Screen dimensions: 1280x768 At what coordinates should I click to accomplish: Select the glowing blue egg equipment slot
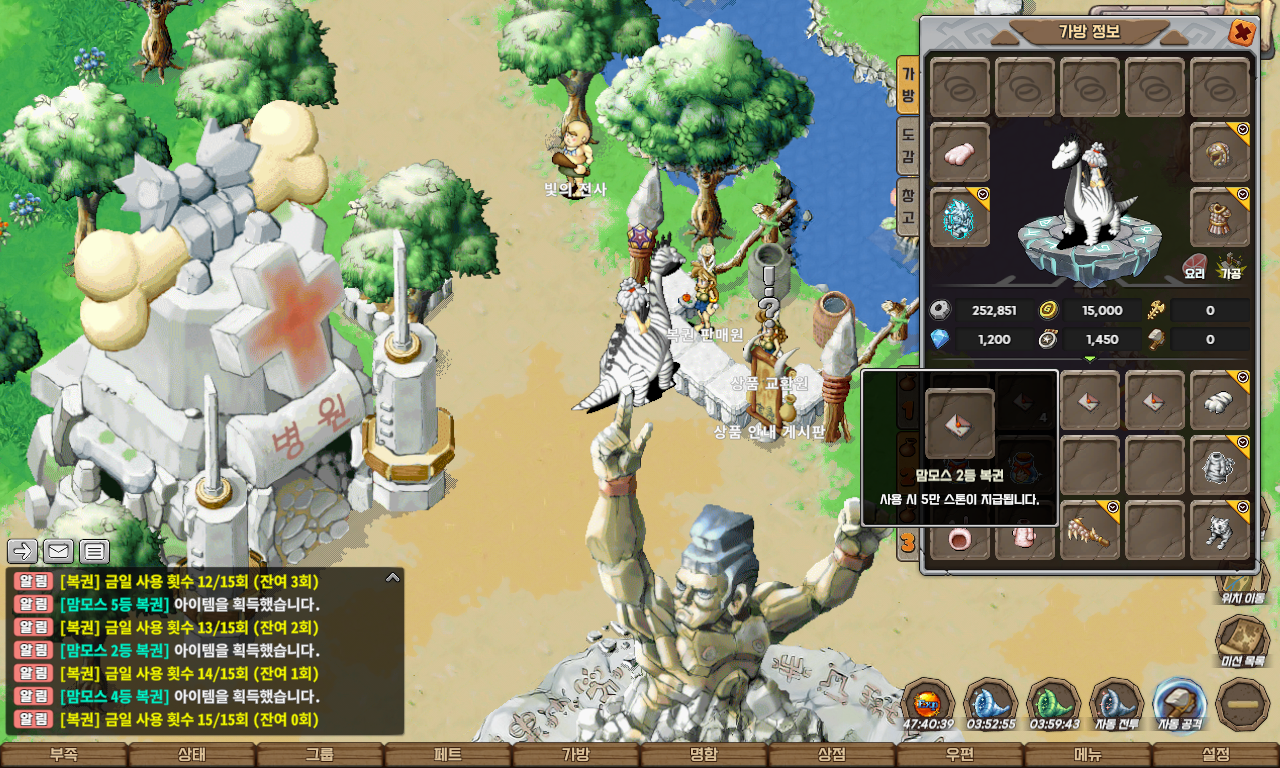pyautogui.click(x=960, y=217)
